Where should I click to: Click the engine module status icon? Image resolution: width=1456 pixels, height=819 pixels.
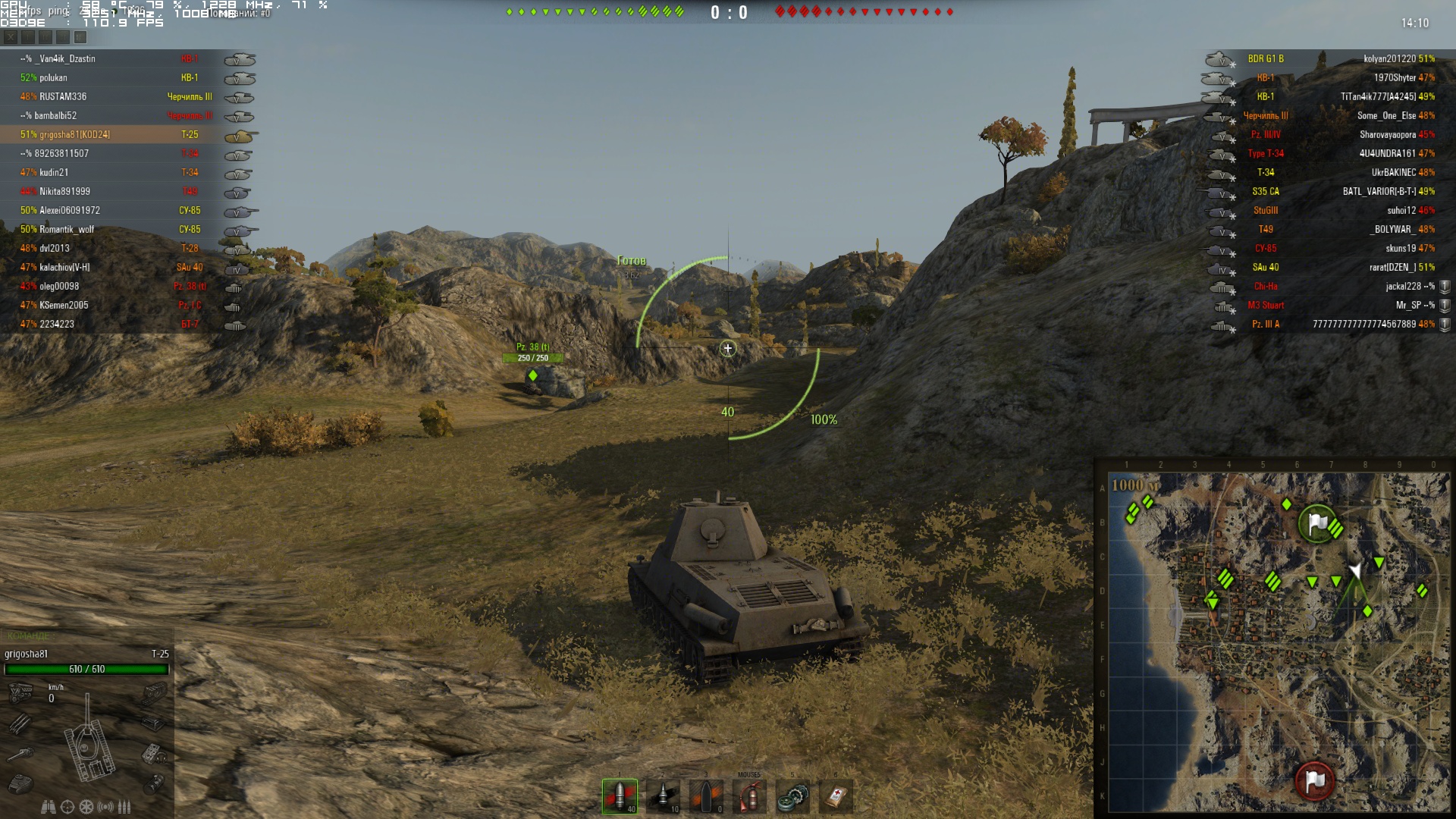[20, 692]
